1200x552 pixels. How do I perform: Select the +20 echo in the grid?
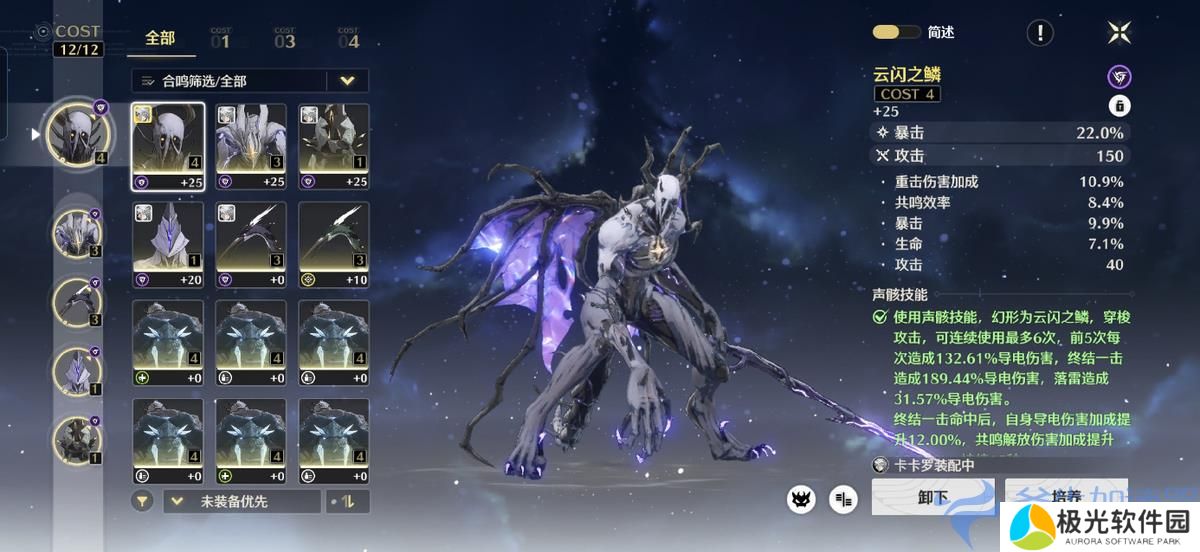168,245
